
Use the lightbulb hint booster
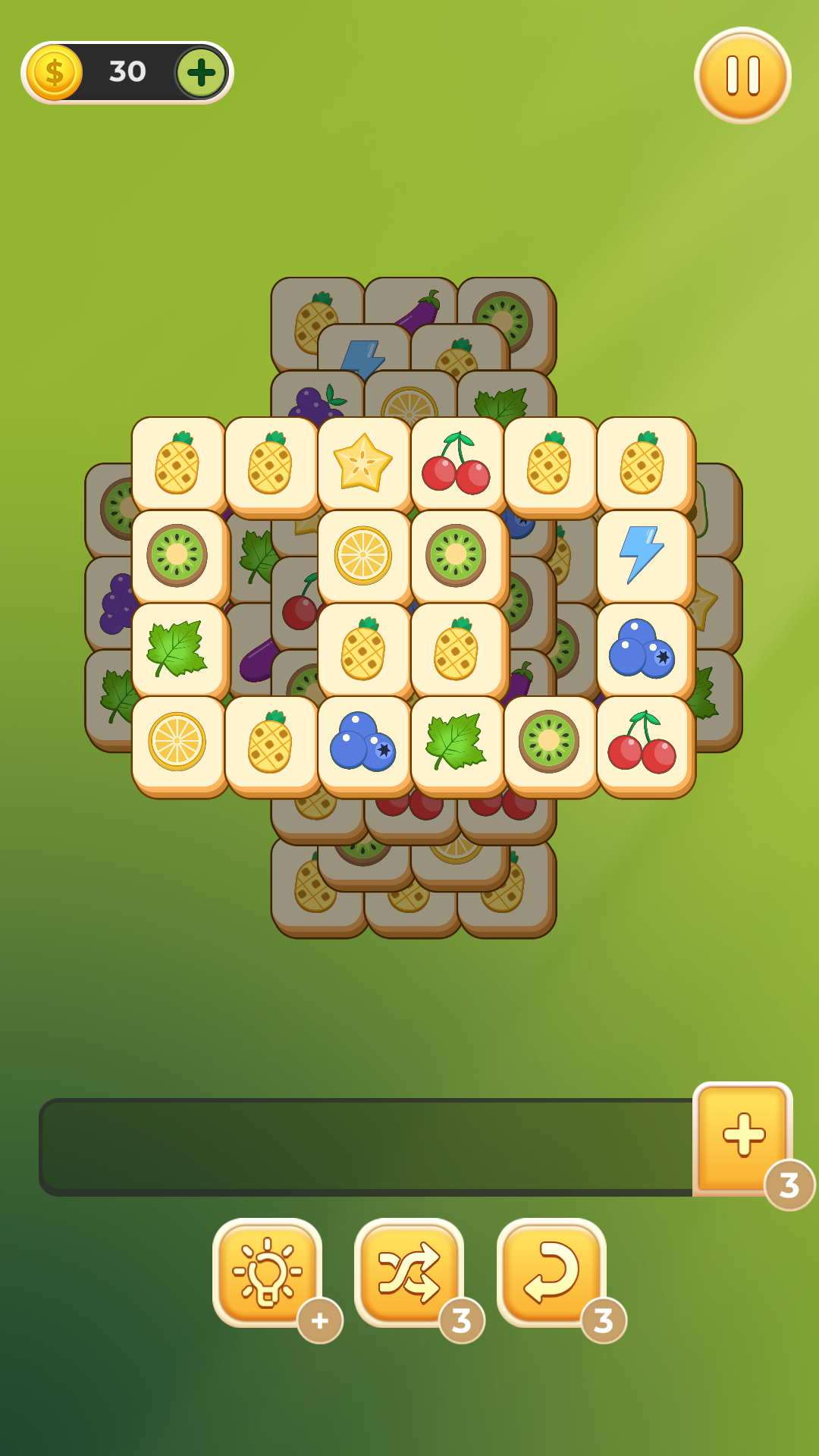pos(267,1272)
